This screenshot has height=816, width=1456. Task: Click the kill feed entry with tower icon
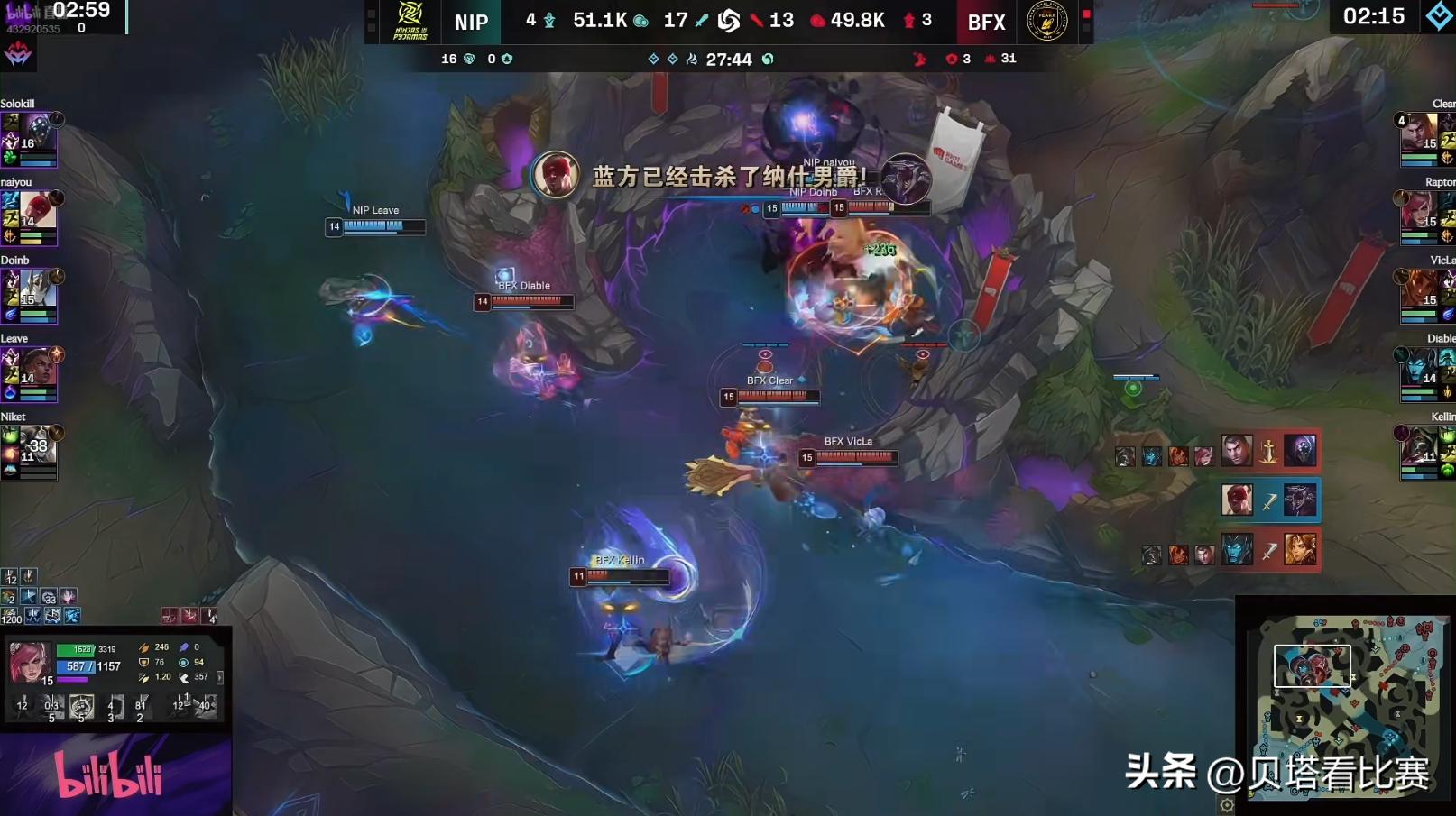coord(1269,451)
